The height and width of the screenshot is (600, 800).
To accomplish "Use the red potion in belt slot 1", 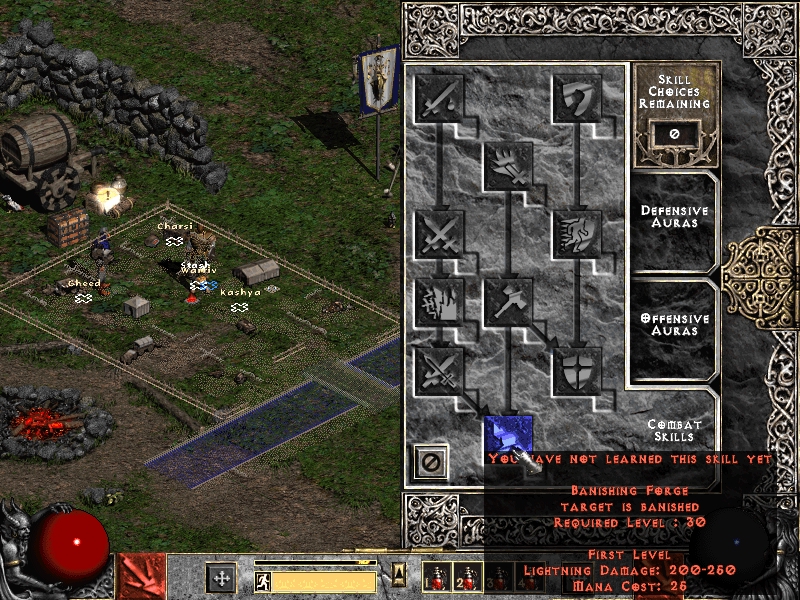I will (x=435, y=580).
